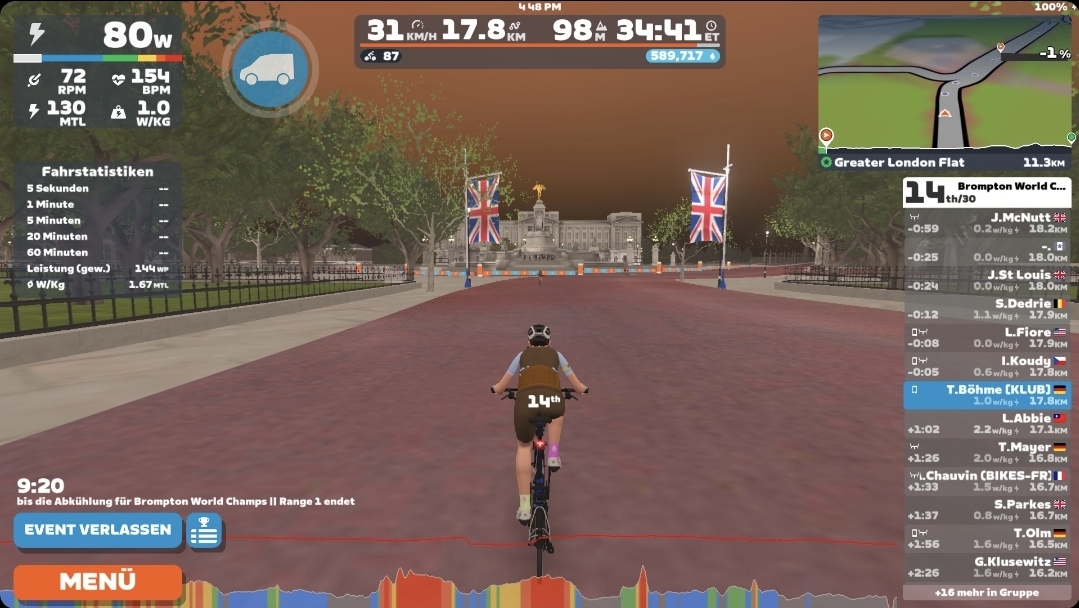Select rider G.Klusewitz in the list
Screen dimensions: 1079x608
[x=986, y=567]
